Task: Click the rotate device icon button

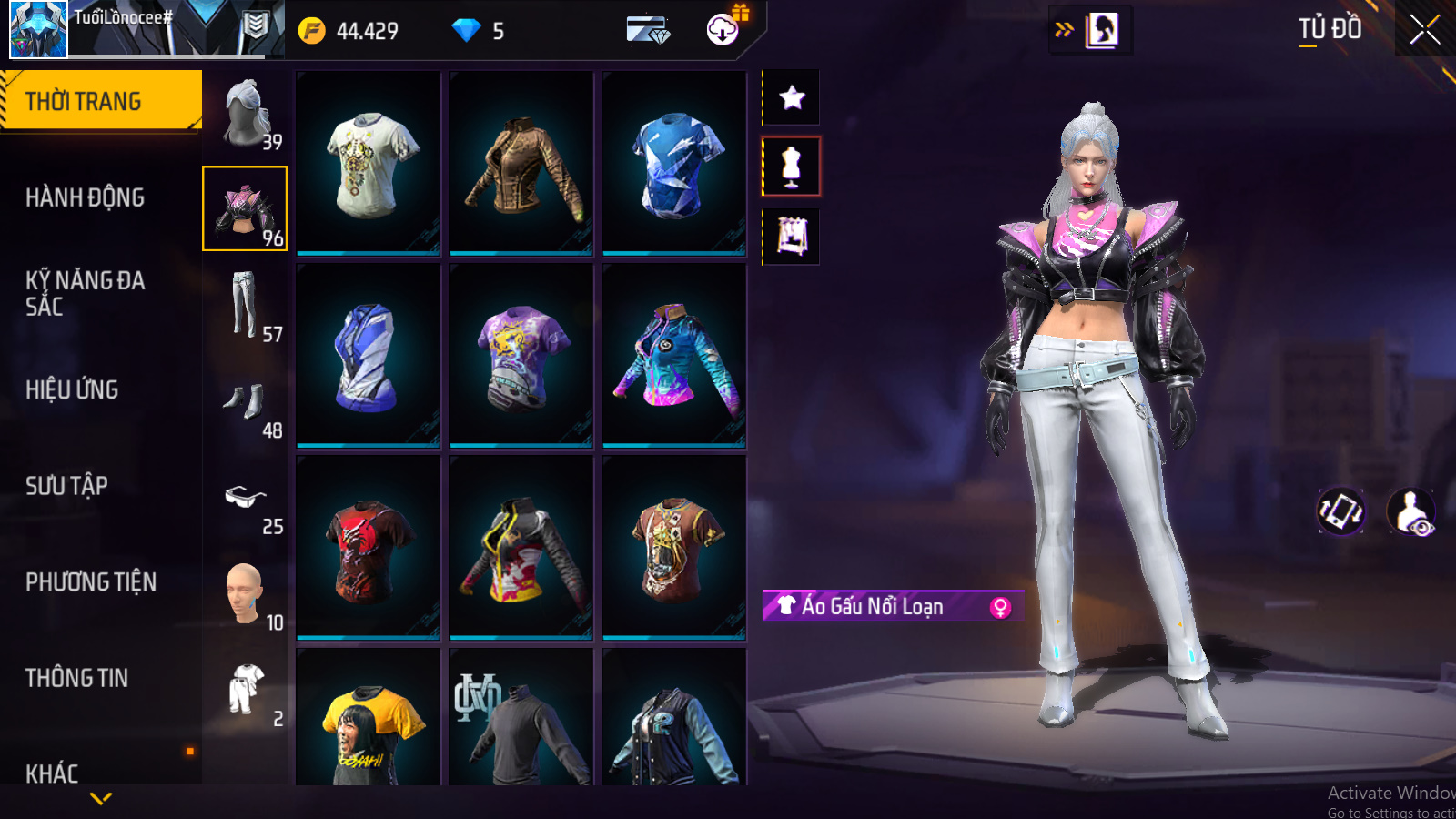Action: 1341,511
